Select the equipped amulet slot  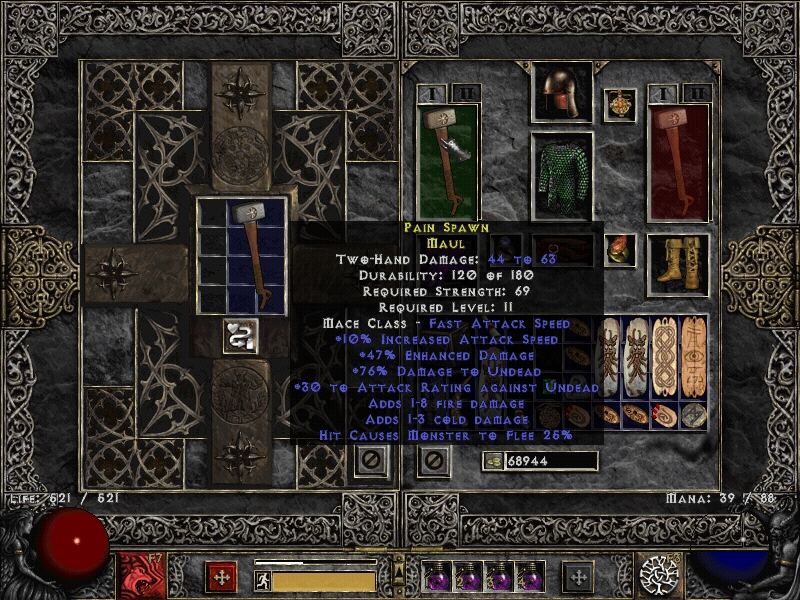pos(620,105)
